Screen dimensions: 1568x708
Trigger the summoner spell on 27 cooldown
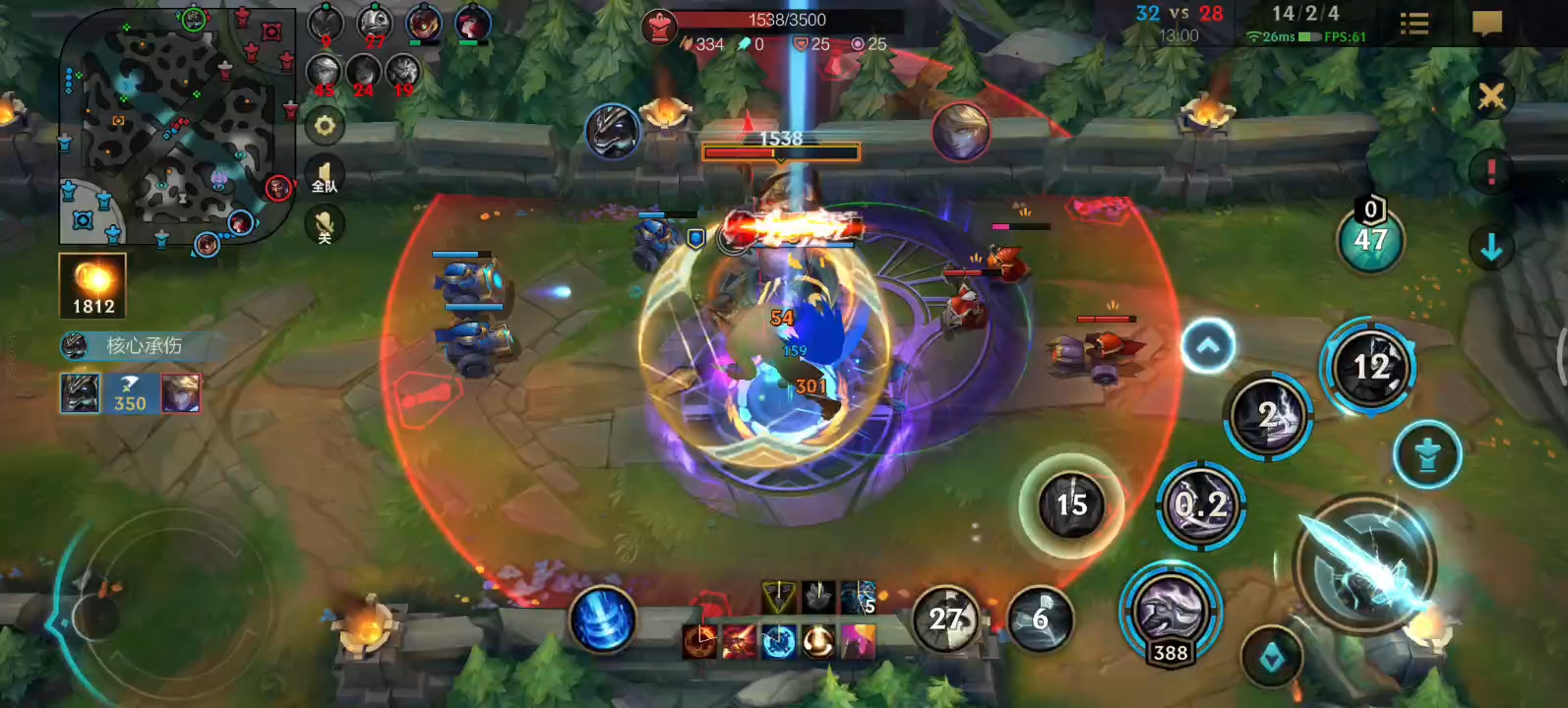[x=945, y=619]
